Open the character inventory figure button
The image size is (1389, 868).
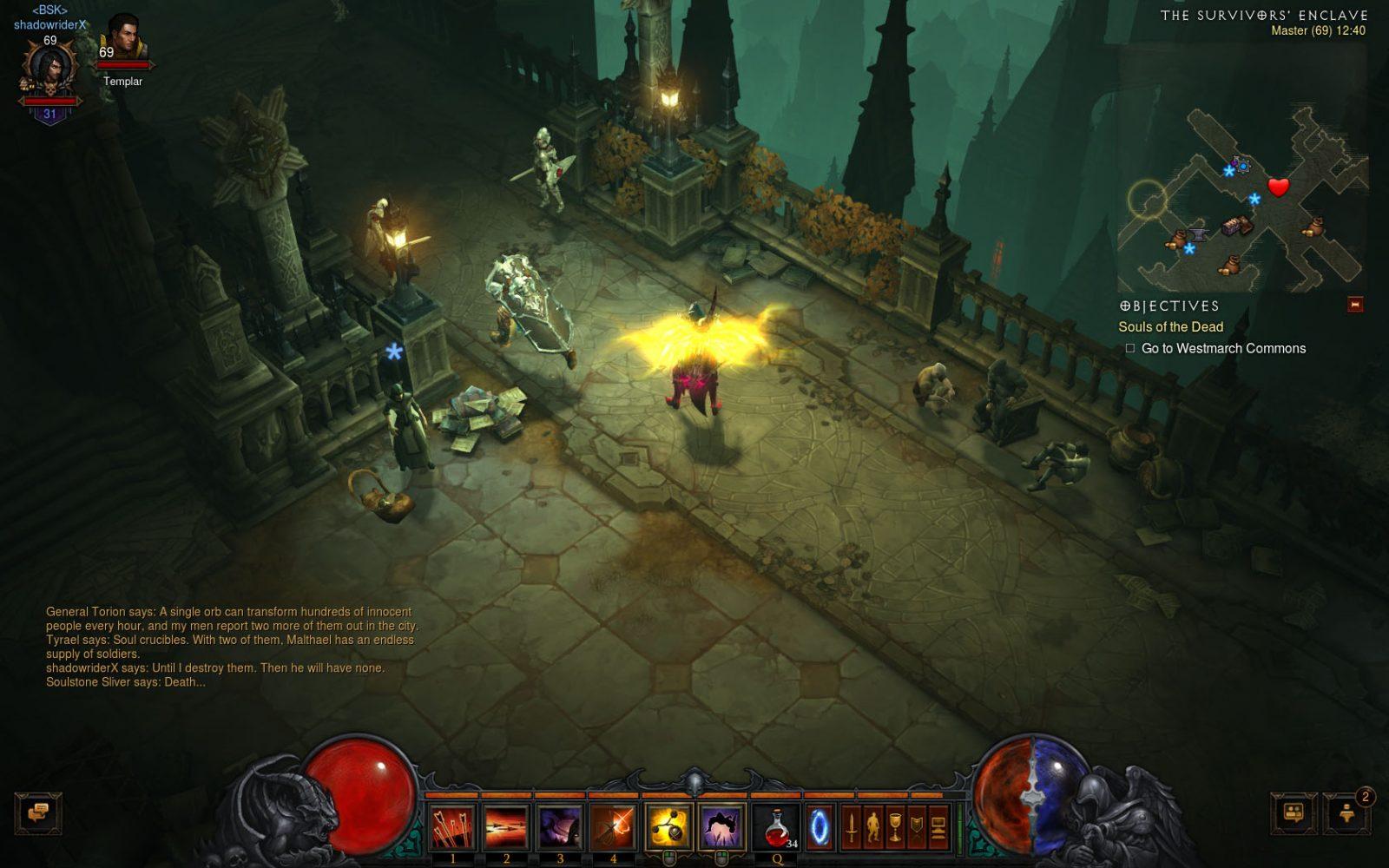pos(873,826)
